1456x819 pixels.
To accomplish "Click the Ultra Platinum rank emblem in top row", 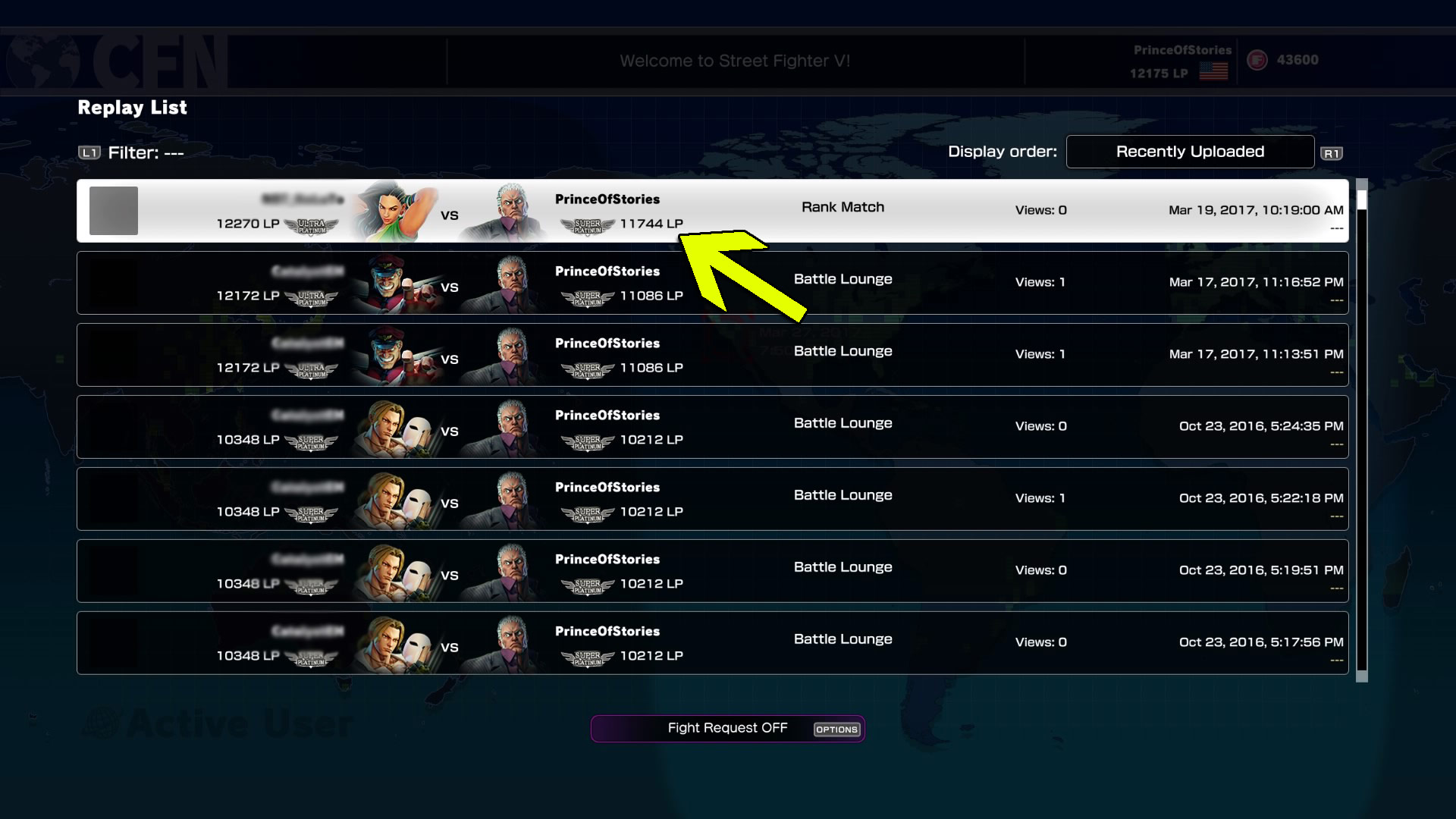I will (x=312, y=224).
